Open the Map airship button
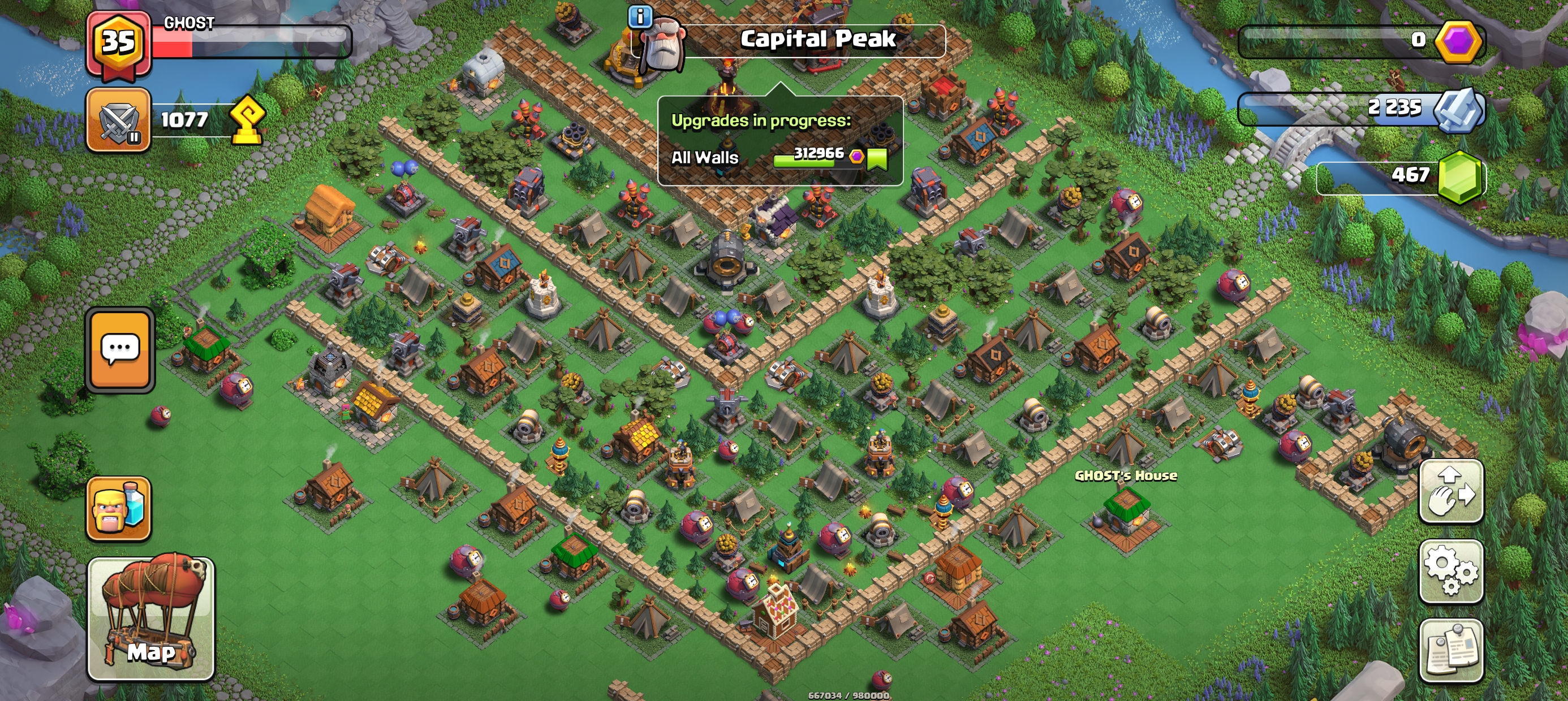The height and width of the screenshot is (701, 1568). pos(151,618)
